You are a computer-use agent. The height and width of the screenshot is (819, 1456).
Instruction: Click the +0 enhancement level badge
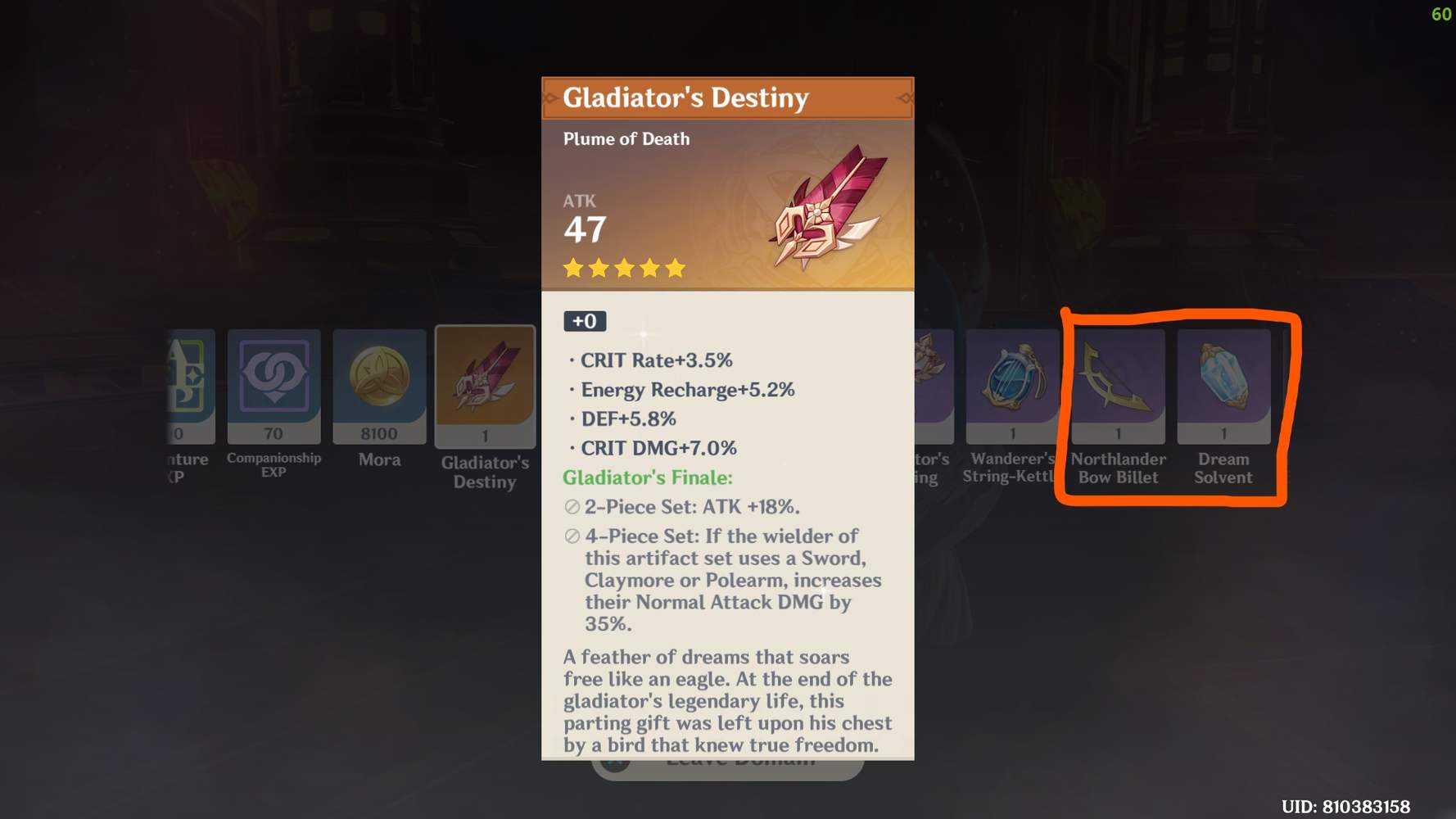[585, 321]
